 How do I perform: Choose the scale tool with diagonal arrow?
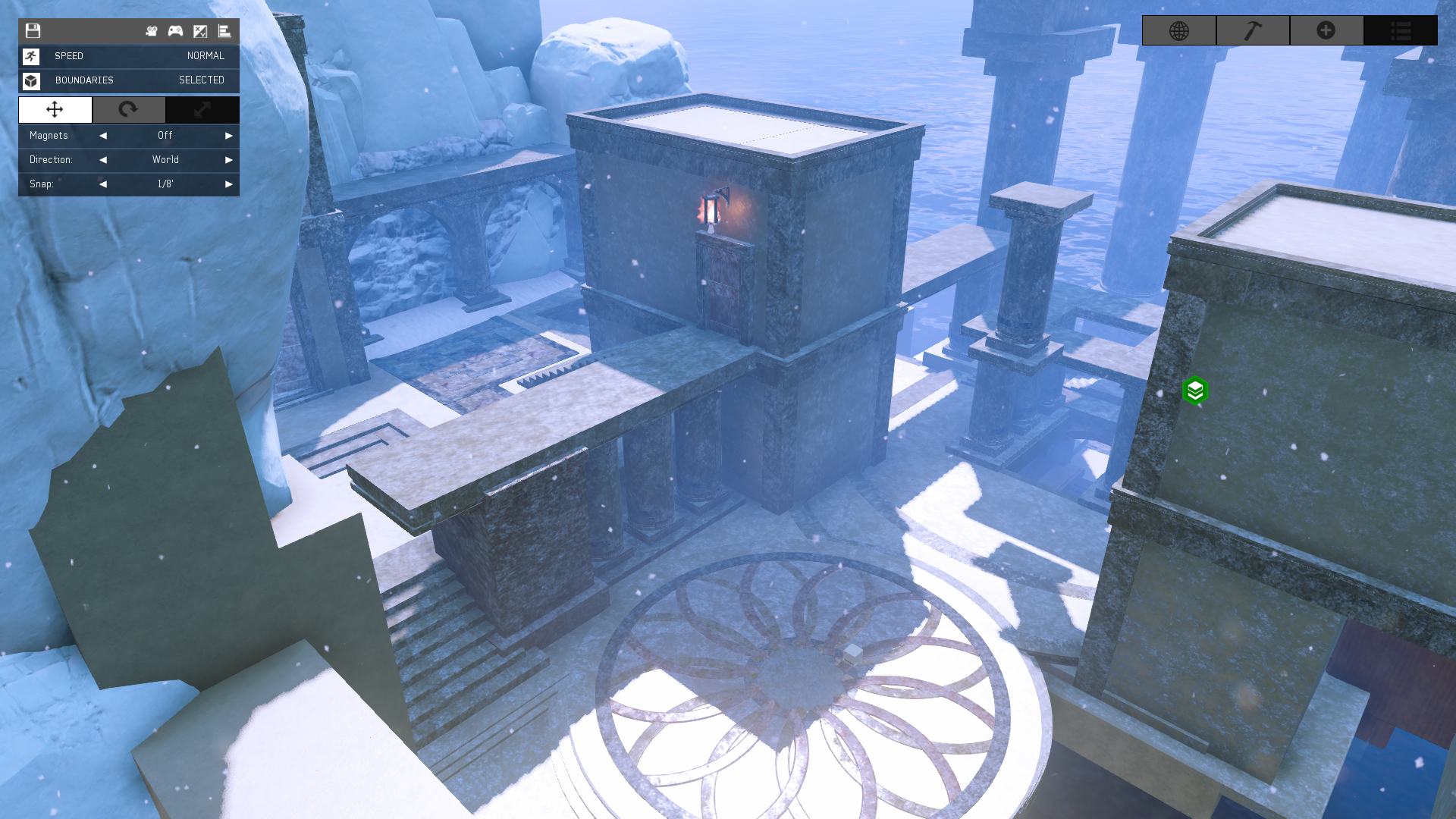[x=202, y=110]
